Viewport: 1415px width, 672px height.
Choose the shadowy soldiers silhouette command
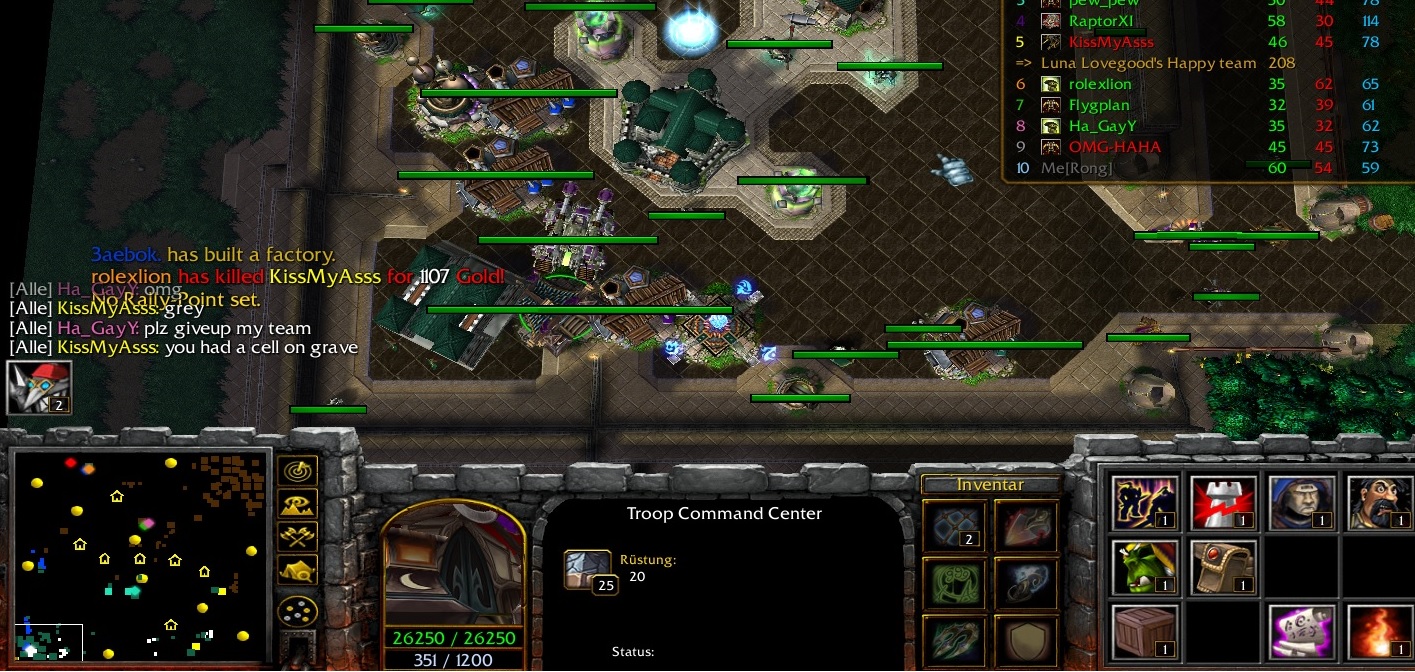pyautogui.click(x=1145, y=503)
